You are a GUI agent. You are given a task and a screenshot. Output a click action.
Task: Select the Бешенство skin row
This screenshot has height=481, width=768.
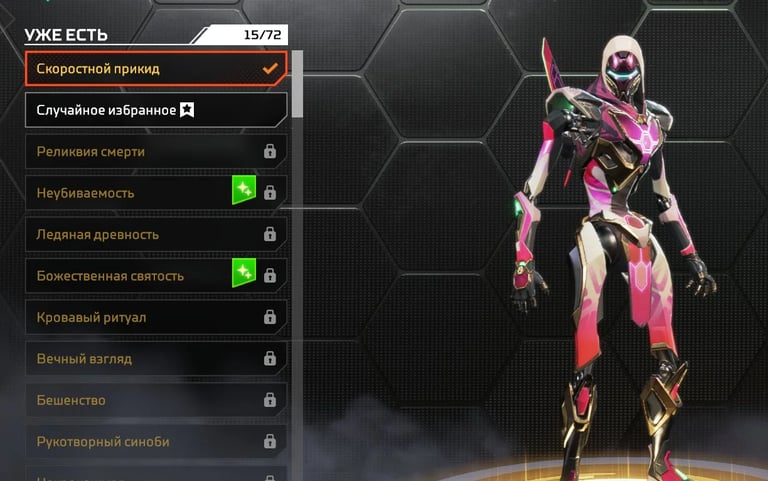click(x=155, y=400)
